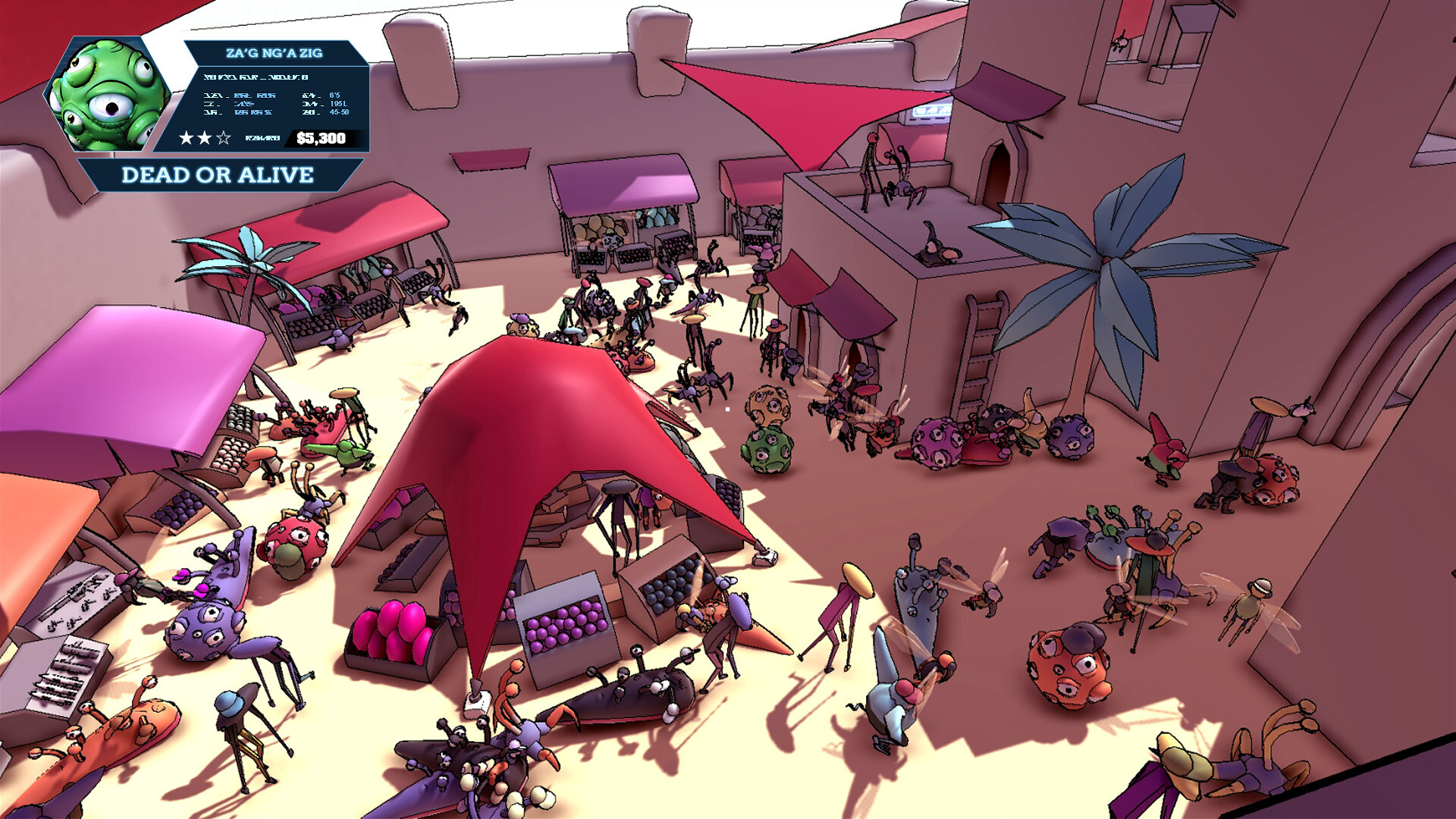Toggle the empty third star rating
The image size is (1456, 819).
pyautogui.click(x=224, y=138)
